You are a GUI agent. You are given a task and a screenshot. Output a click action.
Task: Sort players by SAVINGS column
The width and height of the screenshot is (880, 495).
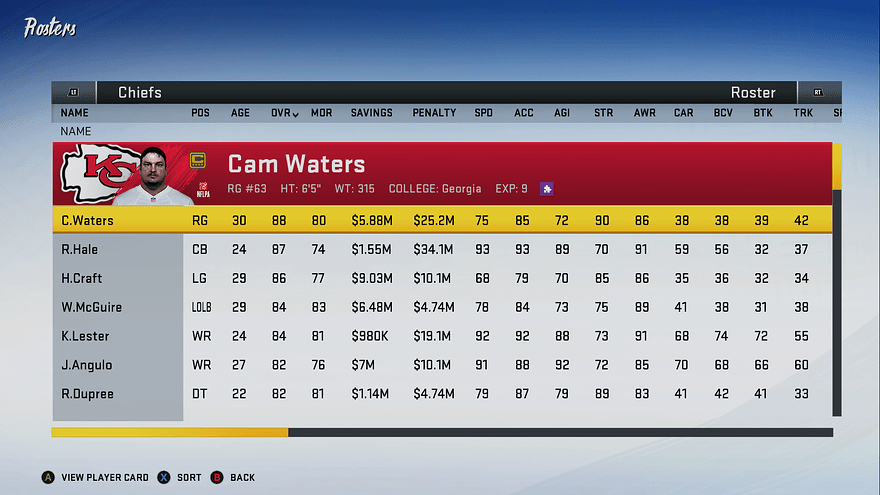(x=371, y=113)
